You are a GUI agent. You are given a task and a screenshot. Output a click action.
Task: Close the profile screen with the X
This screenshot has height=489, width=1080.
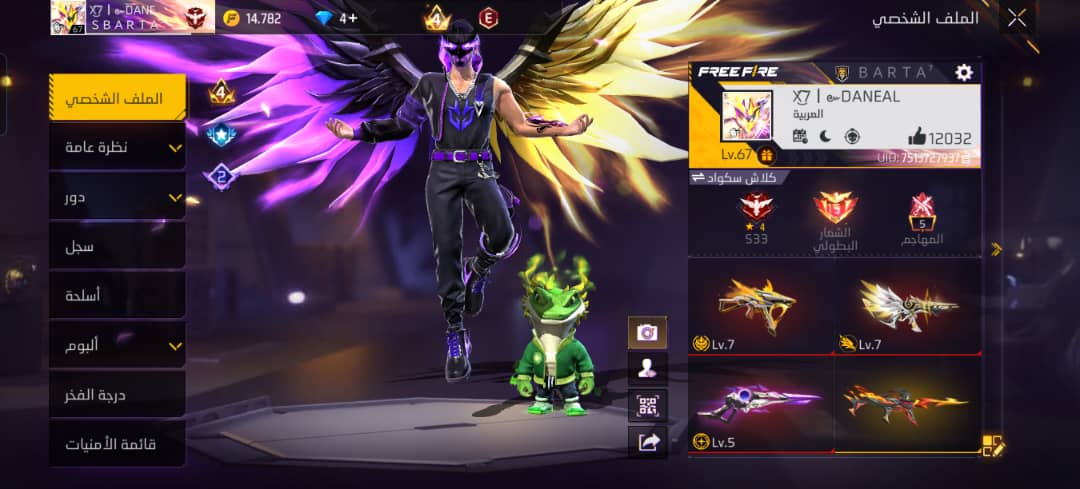coord(1017,17)
